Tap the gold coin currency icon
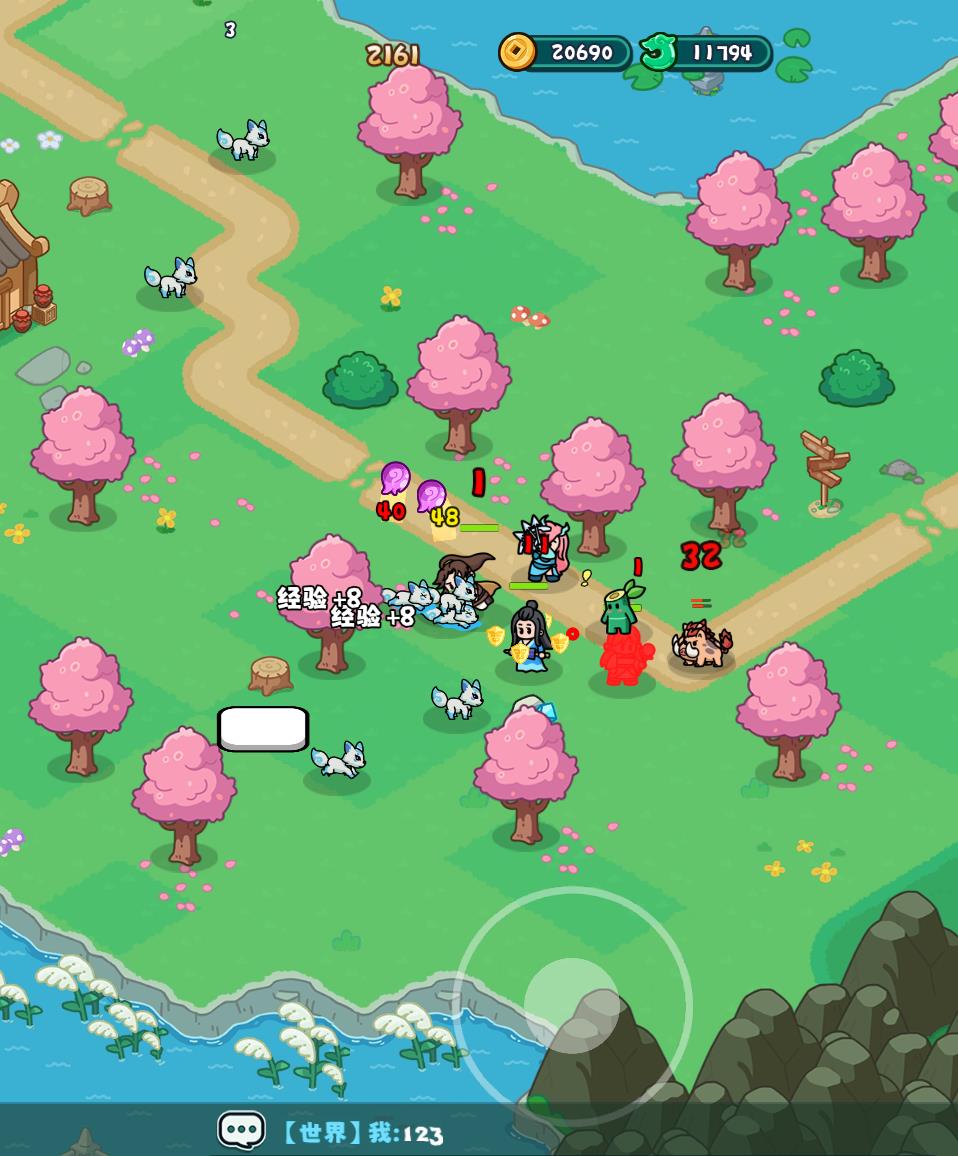Viewport: 958px width, 1156px height. 518,52
